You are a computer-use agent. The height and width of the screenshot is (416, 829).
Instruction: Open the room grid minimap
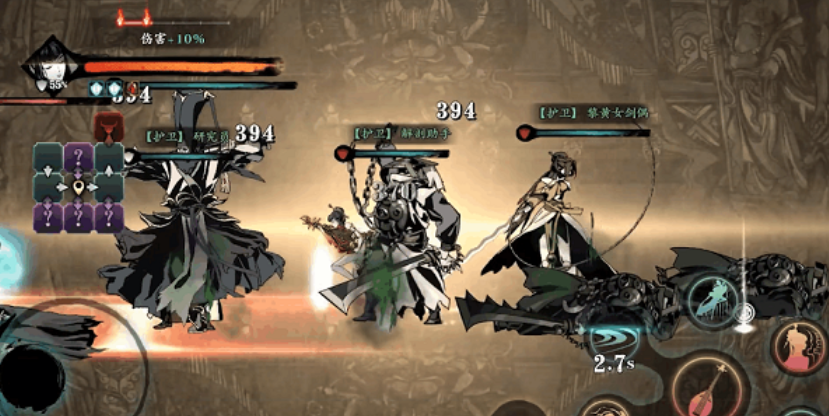(79, 187)
